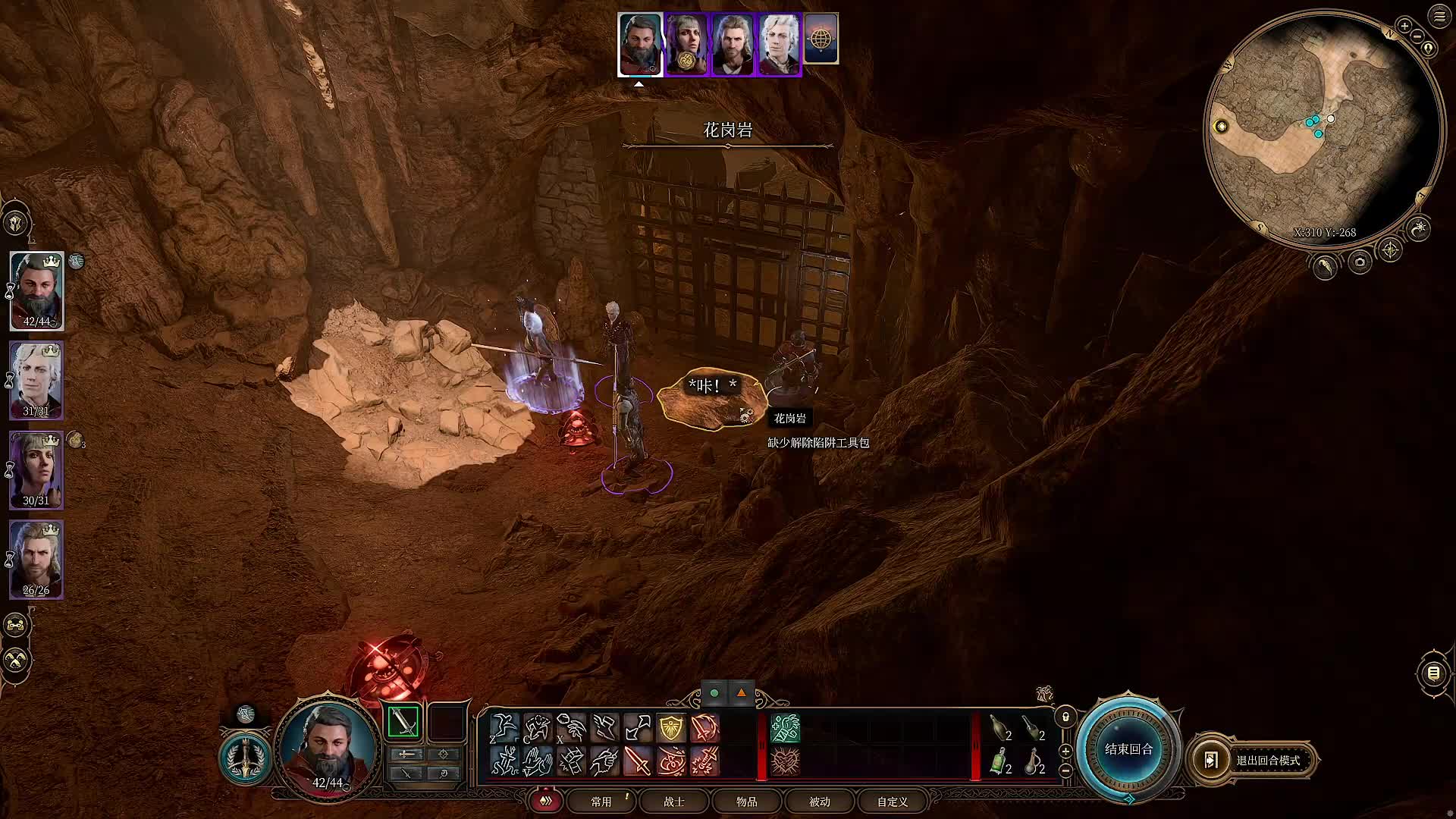Toggle the hotbar lock padlock icon
Screen dimensions: 1456x819
[x=1065, y=717]
